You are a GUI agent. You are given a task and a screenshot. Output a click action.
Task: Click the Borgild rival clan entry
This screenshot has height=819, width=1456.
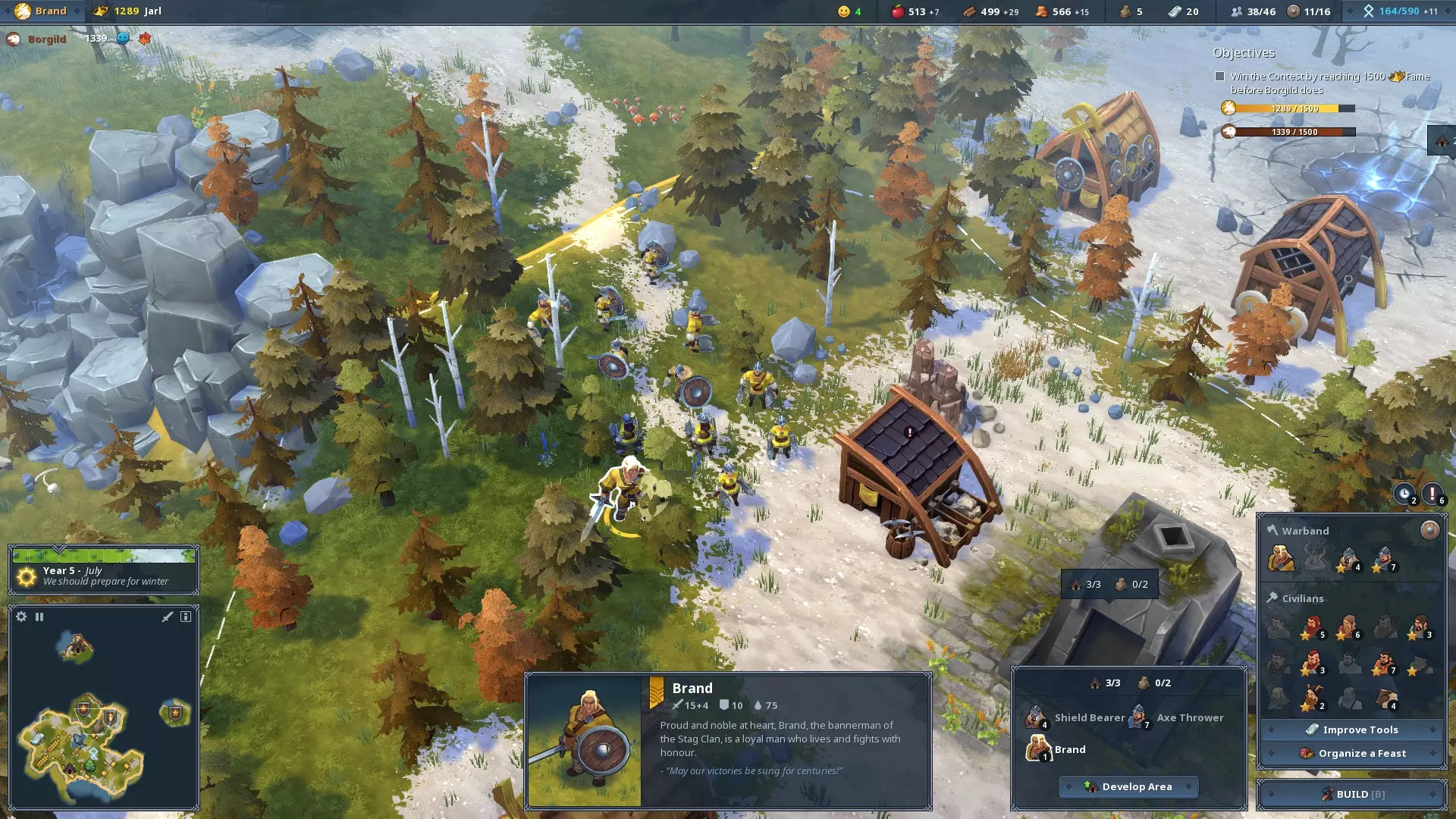[45, 39]
